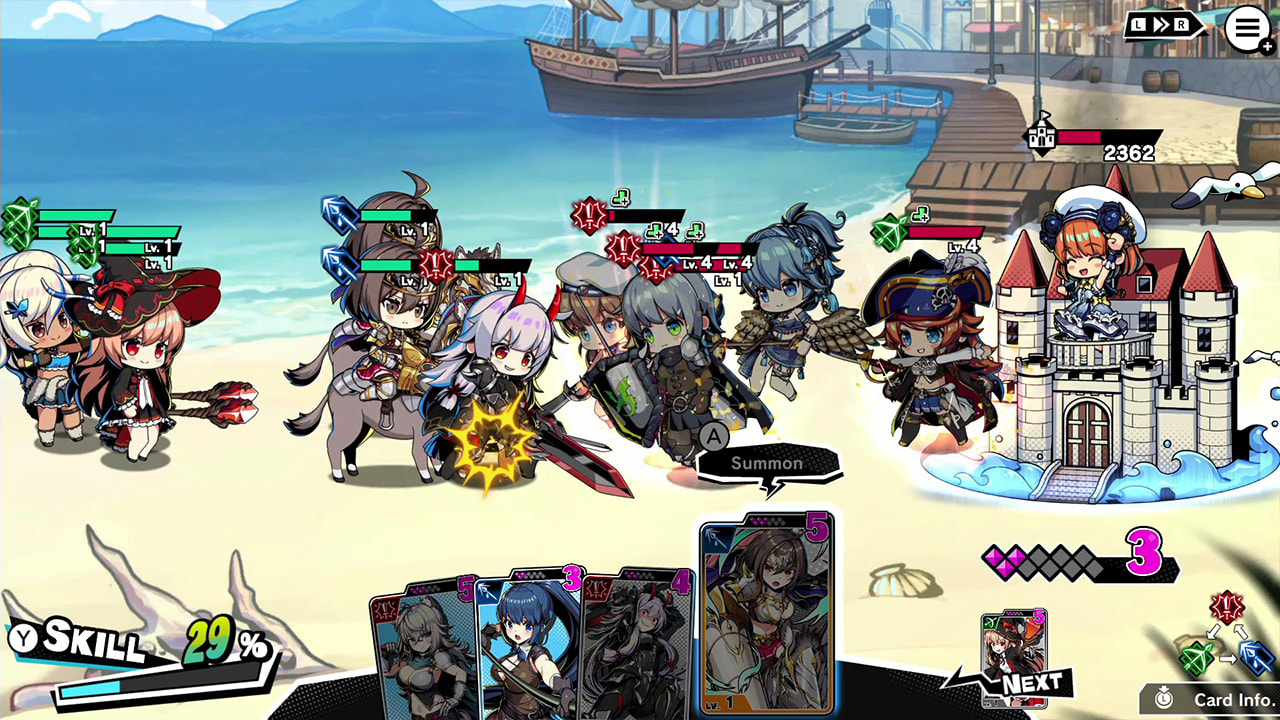This screenshot has width=1280, height=720.
Task: Click the clock icon on the Card Info bar
Action: click(x=1161, y=698)
